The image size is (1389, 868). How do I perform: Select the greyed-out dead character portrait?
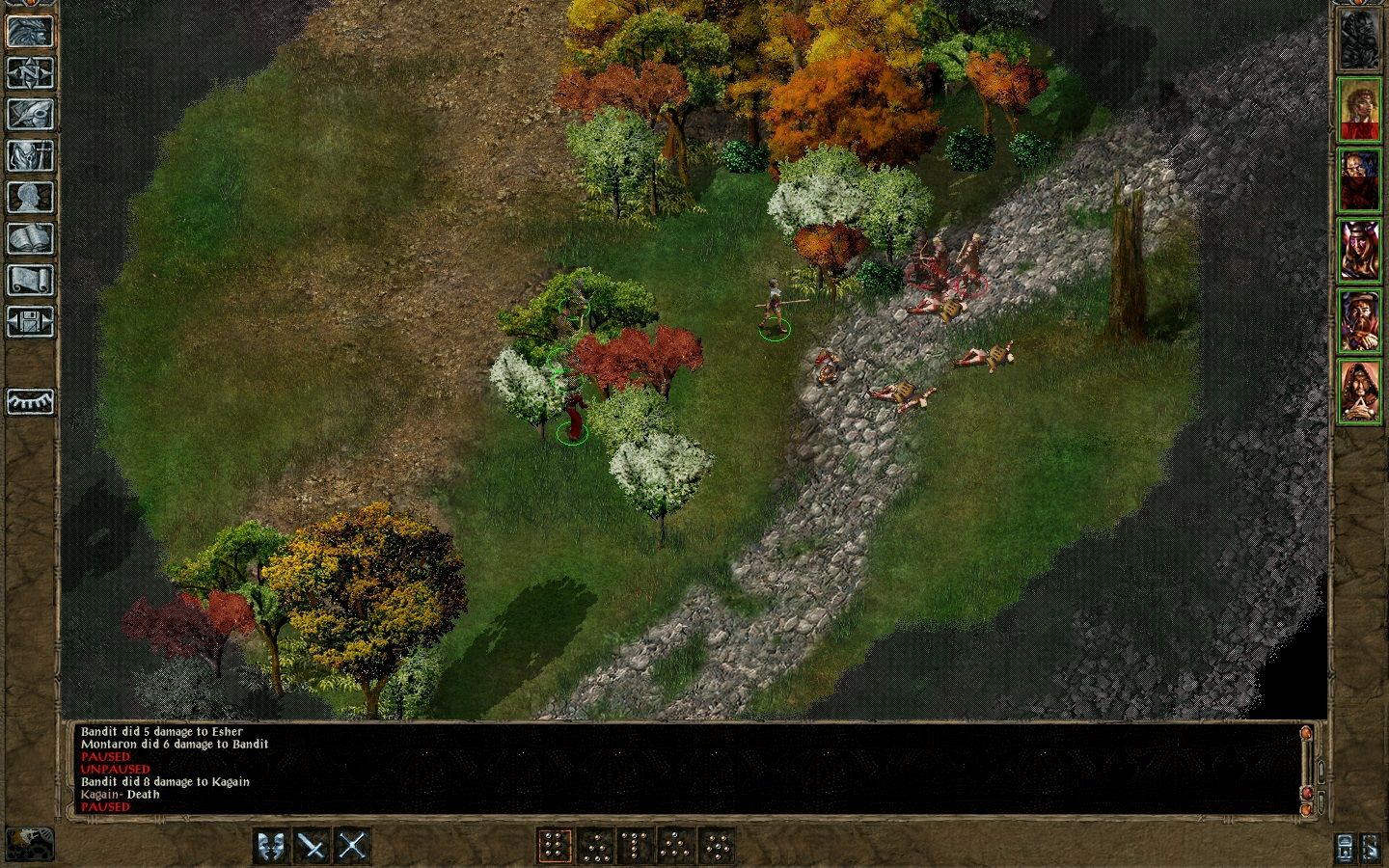click(1359, 40)
